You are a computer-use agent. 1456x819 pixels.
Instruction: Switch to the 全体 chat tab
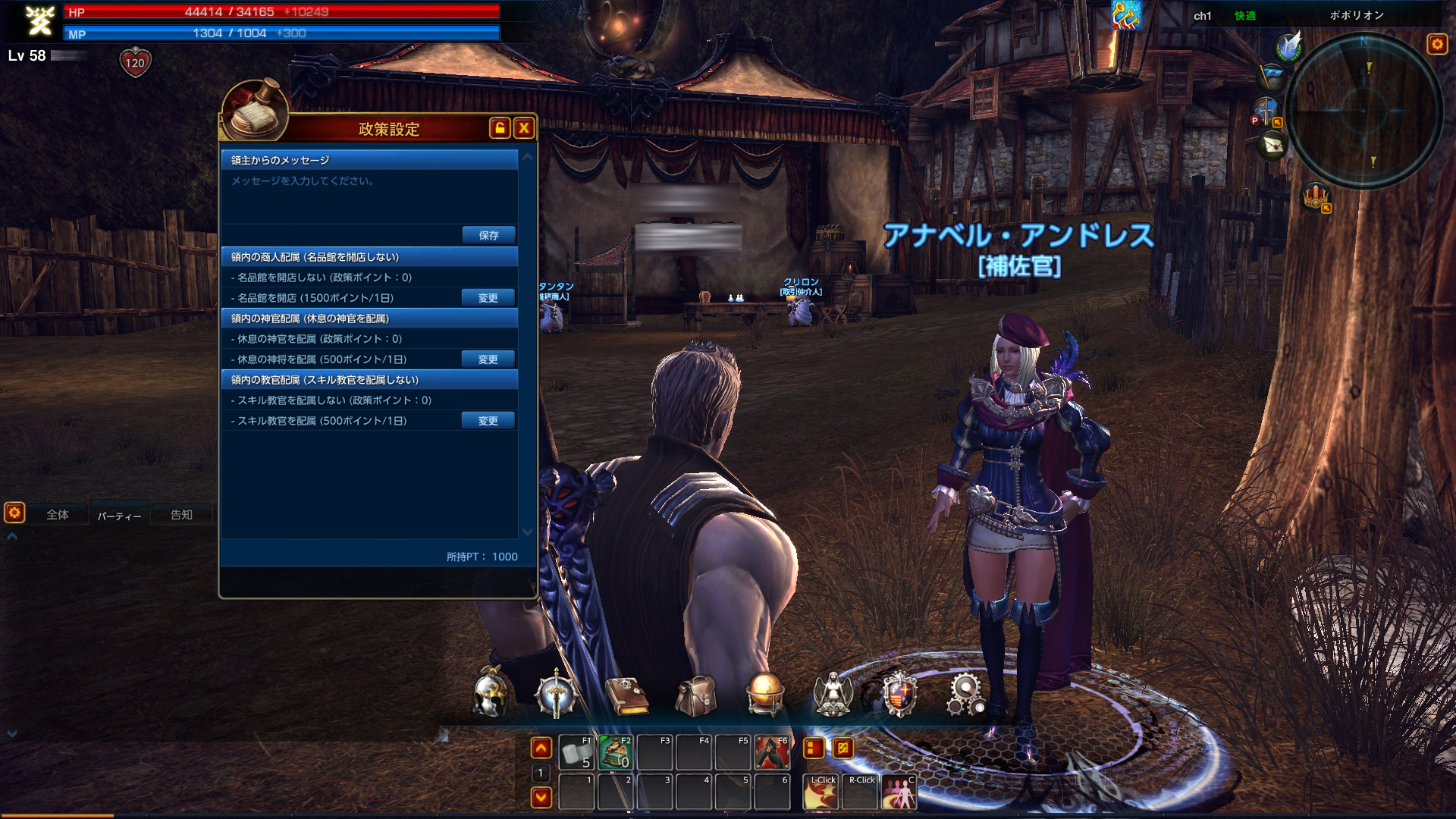coord(58,515)
